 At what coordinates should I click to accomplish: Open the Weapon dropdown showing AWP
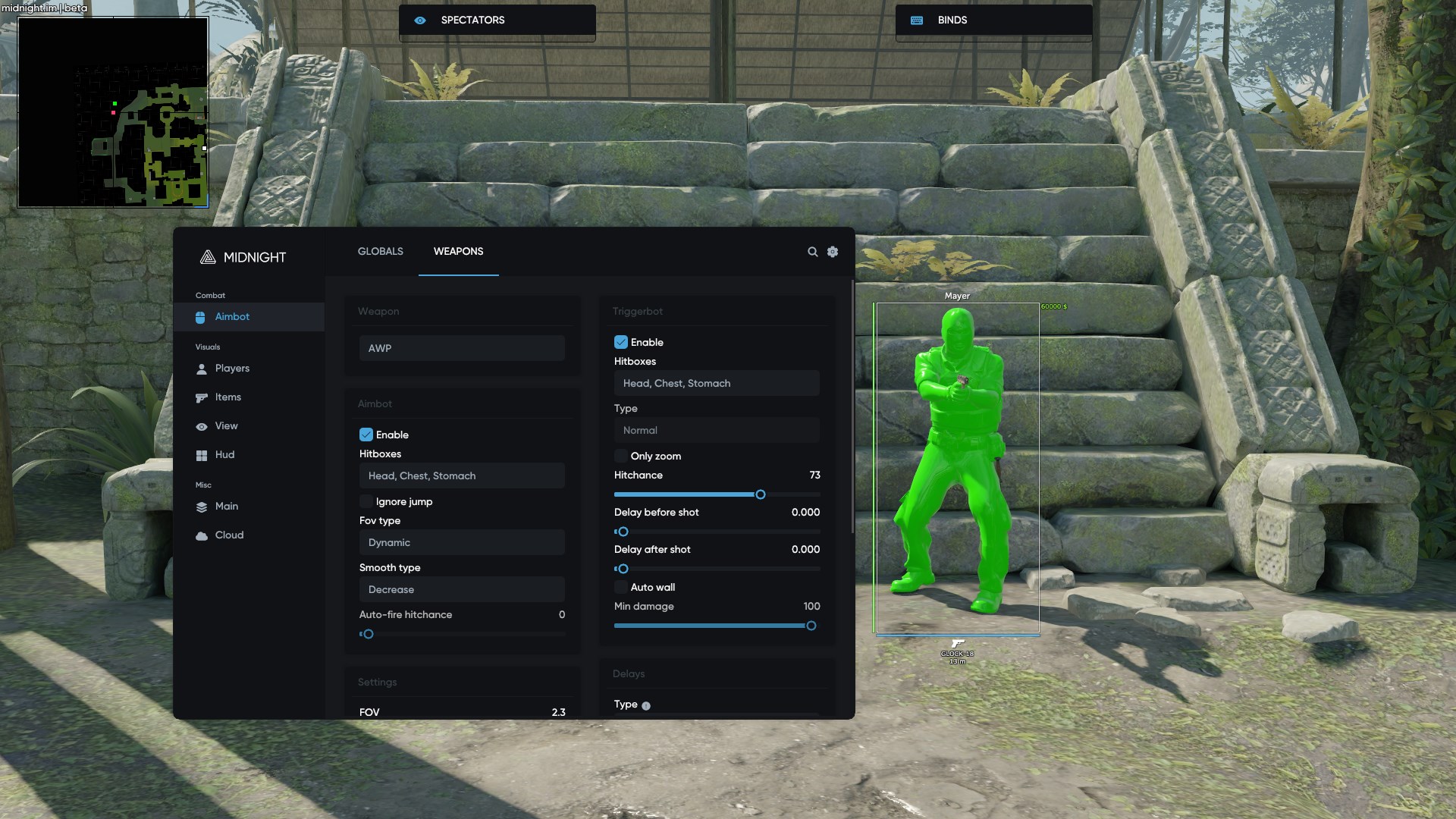[461, 348]
